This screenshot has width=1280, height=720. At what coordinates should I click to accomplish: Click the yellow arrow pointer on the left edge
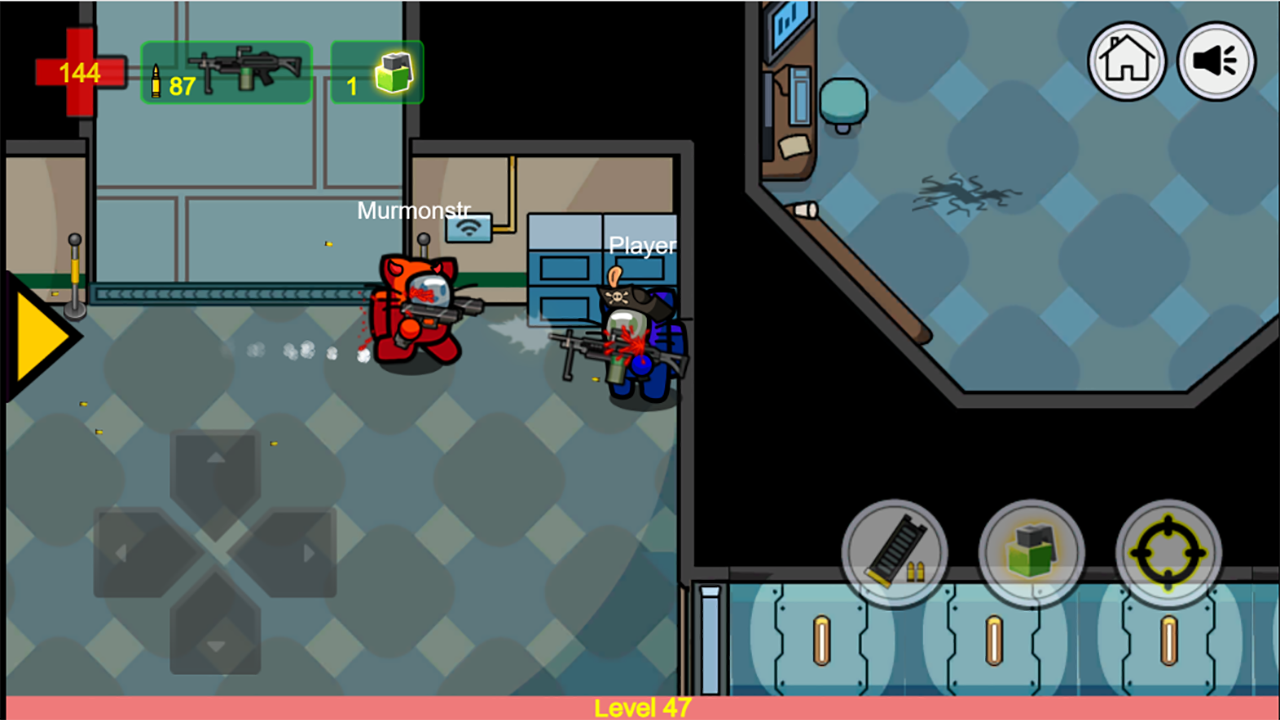coord(35,335)
